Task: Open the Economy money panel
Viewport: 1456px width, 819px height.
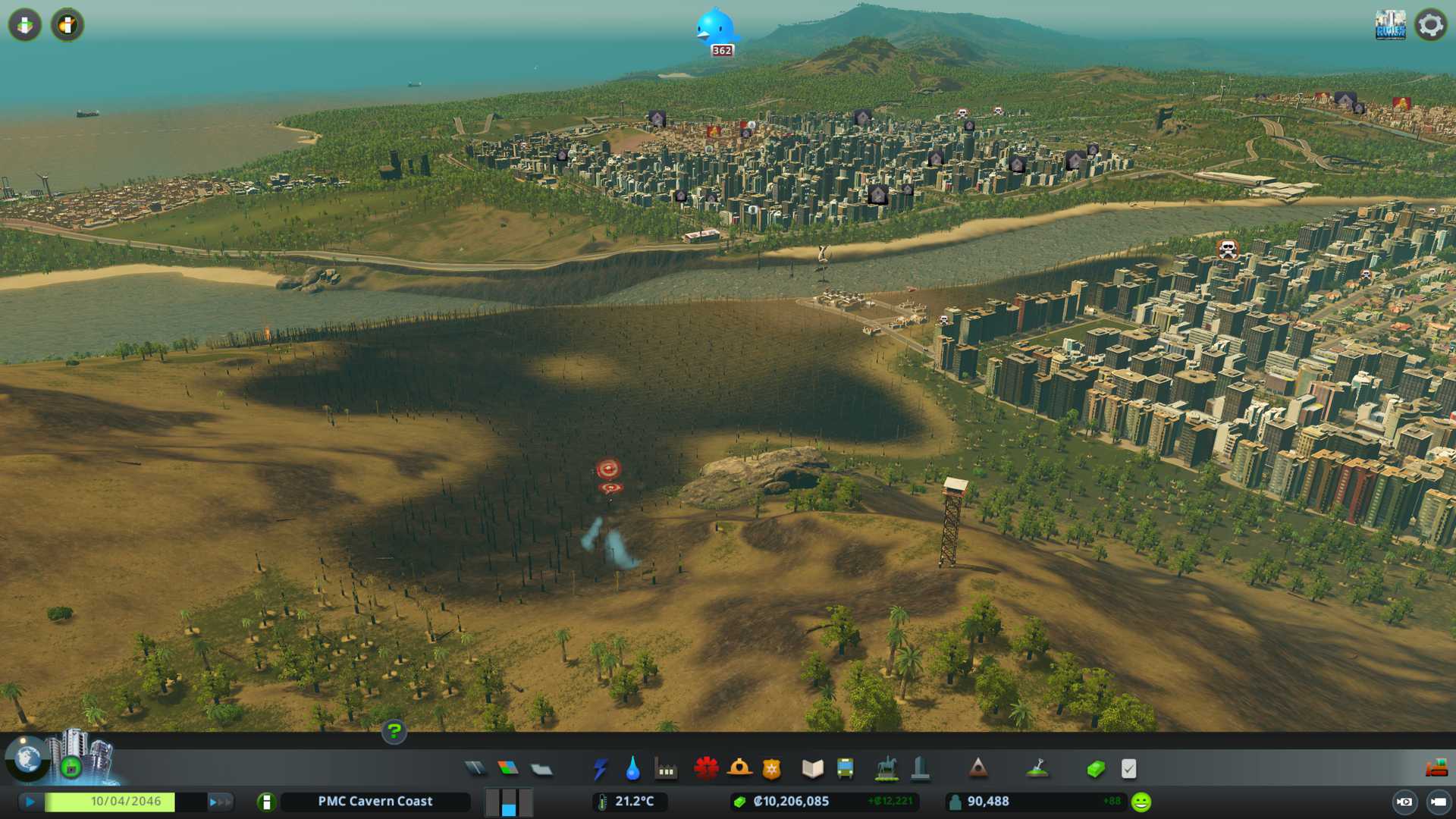Action: pos(1095,769)
